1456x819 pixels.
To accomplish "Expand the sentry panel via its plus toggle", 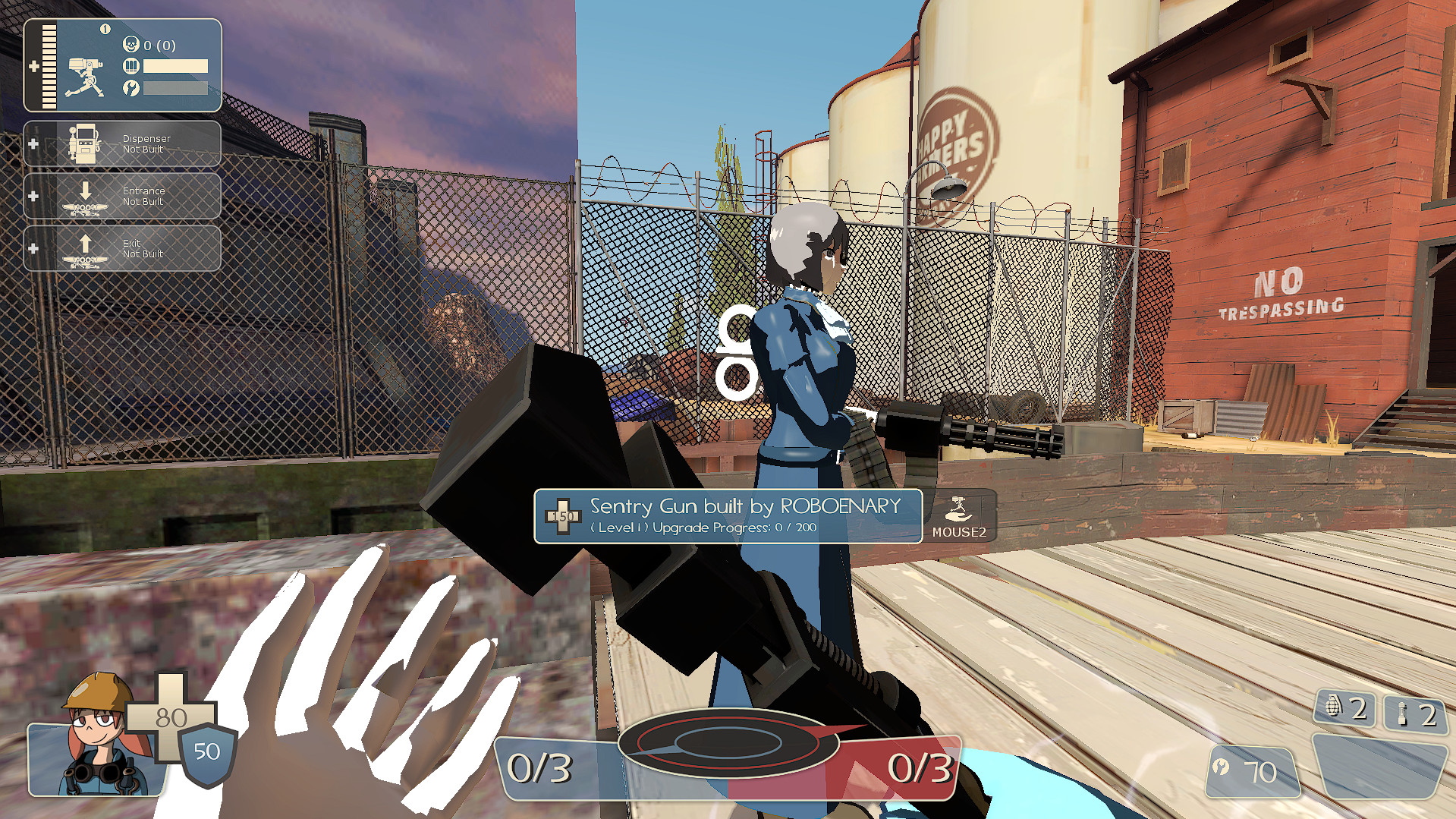I will (x=34, y=67).
